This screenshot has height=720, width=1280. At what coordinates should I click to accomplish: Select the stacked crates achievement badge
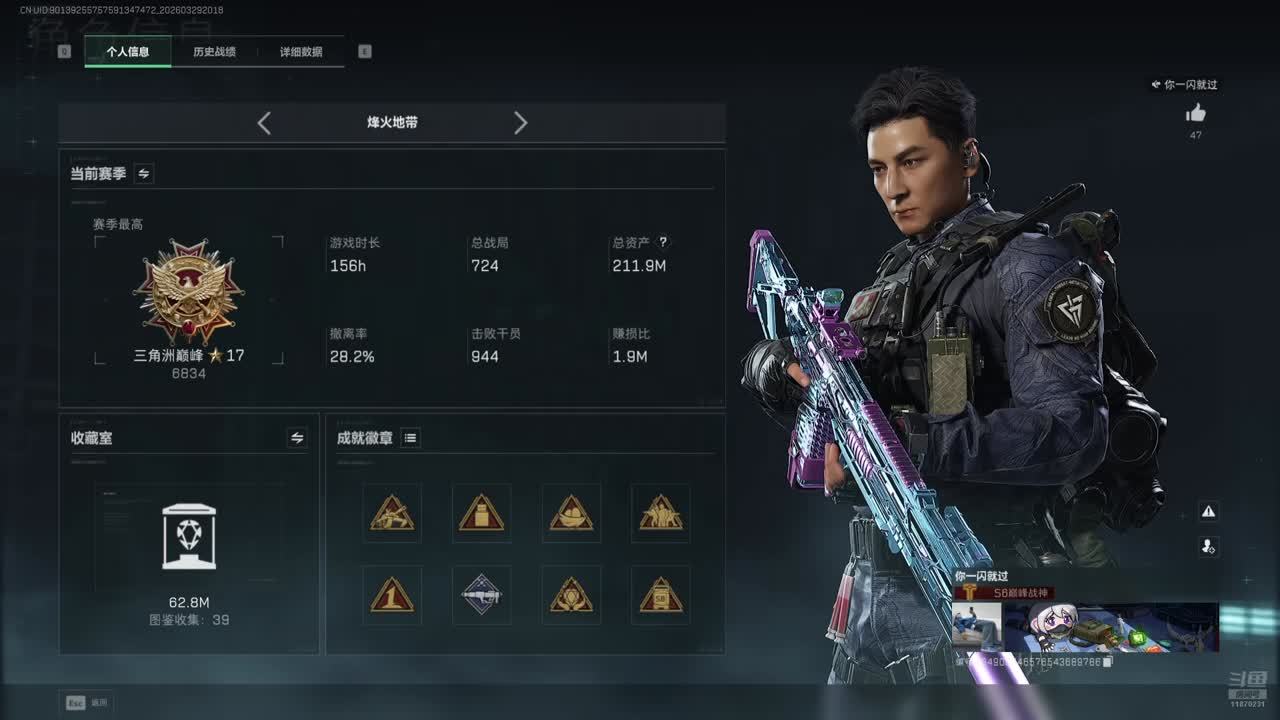481,514
